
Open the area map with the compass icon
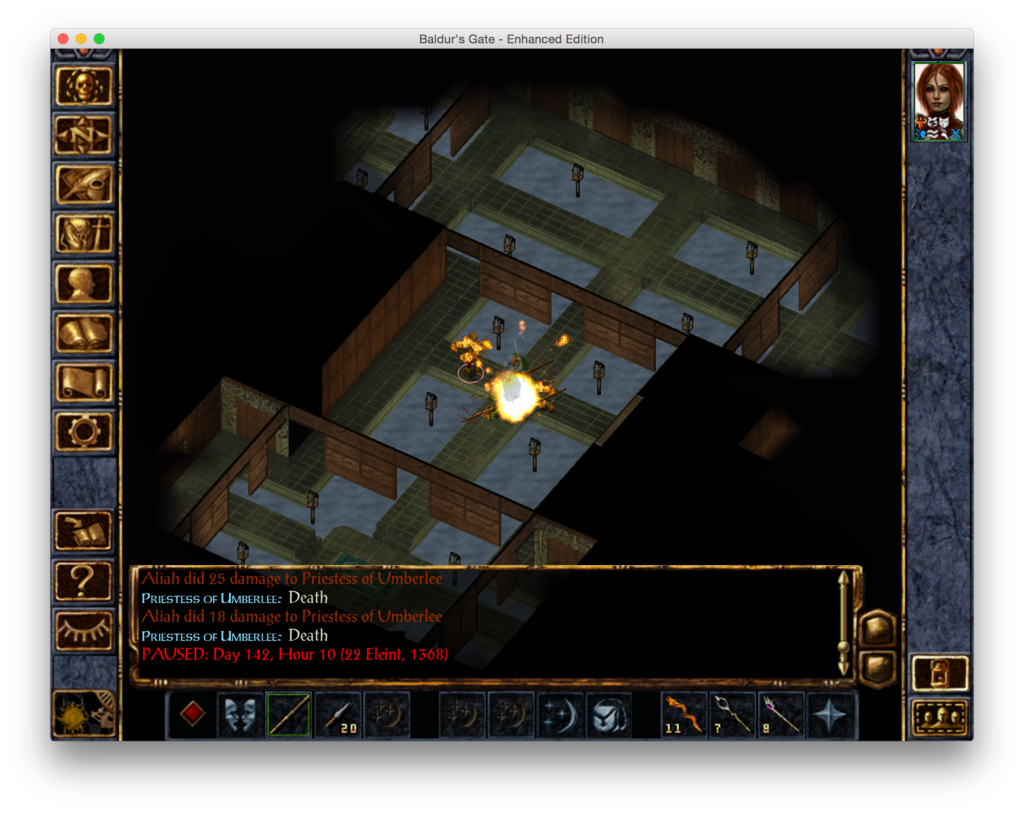pyautogui.click(x=84, y=135)
